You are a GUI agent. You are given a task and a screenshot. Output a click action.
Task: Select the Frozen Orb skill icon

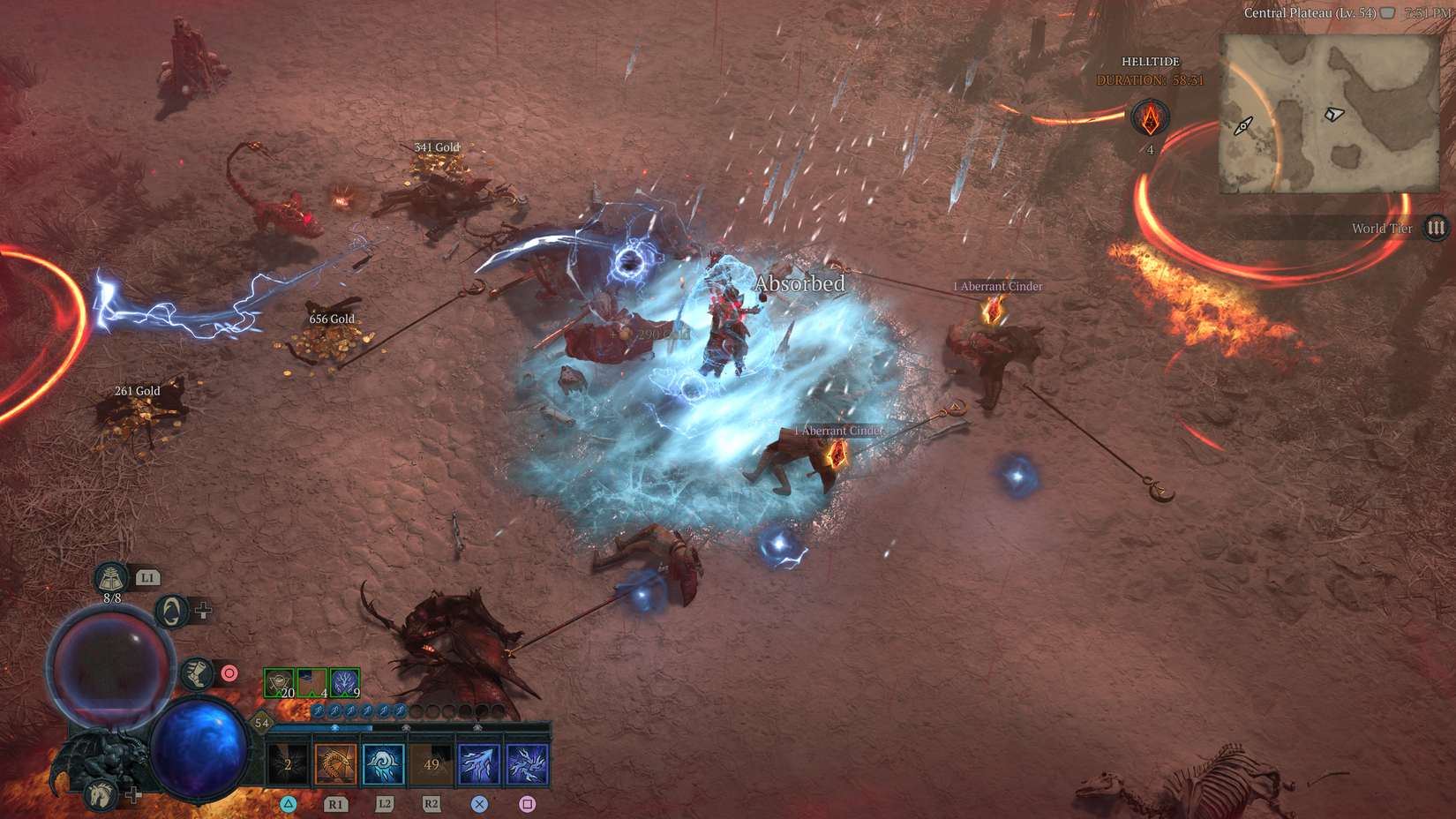(383, 764)
